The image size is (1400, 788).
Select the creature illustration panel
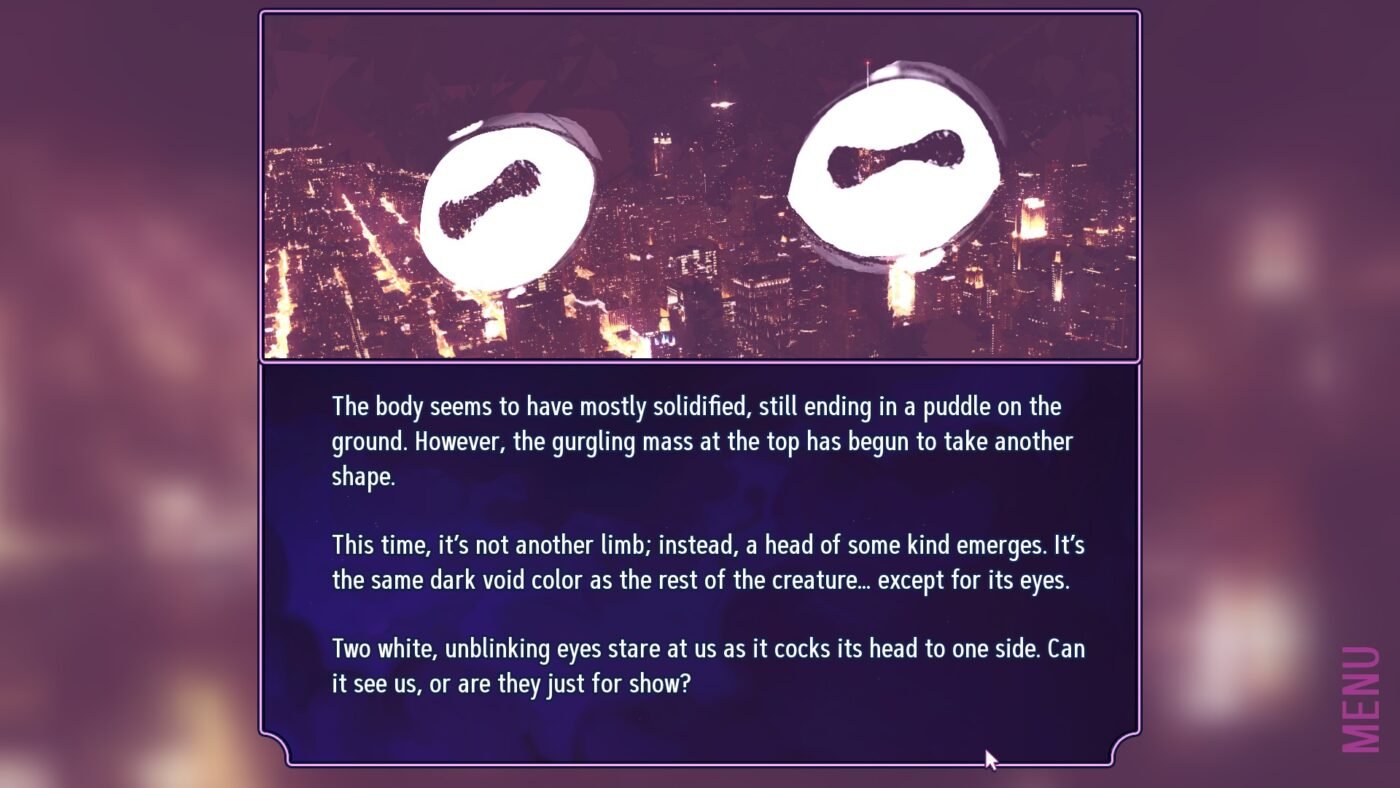[700, 185]
